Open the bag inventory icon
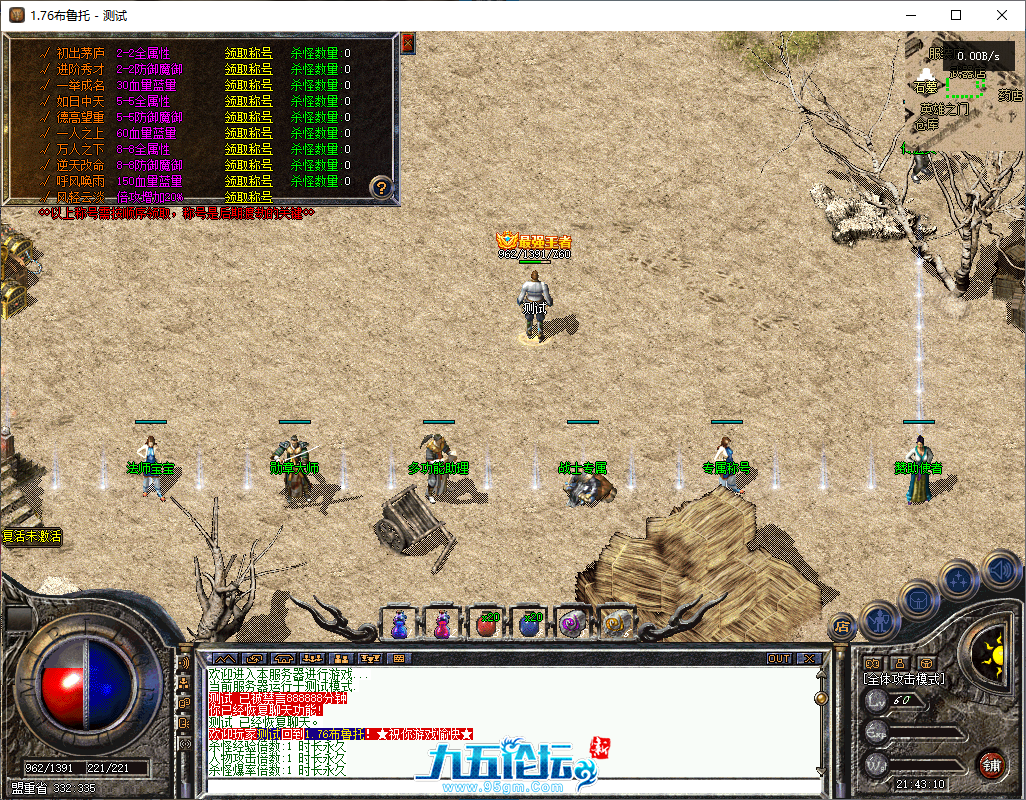The height and width of the screenshot is (800, 1026). pos(918,600)
